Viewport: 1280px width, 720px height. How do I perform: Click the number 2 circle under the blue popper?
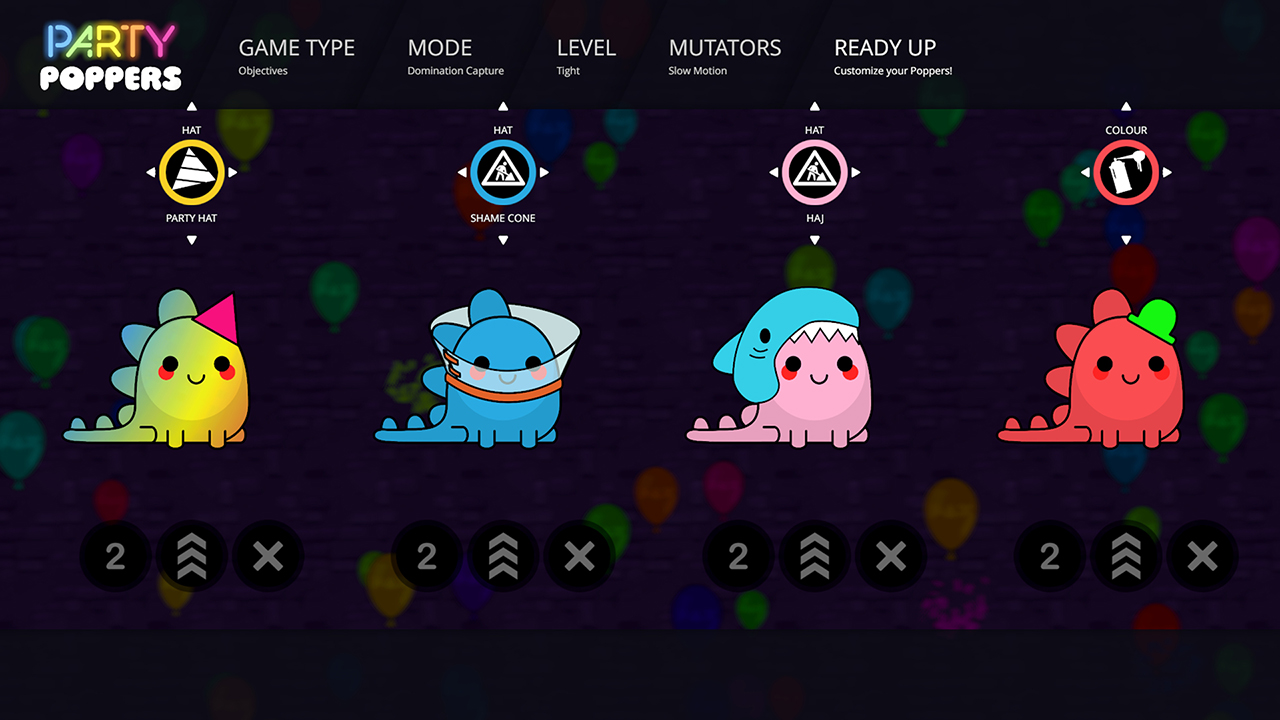427,556
